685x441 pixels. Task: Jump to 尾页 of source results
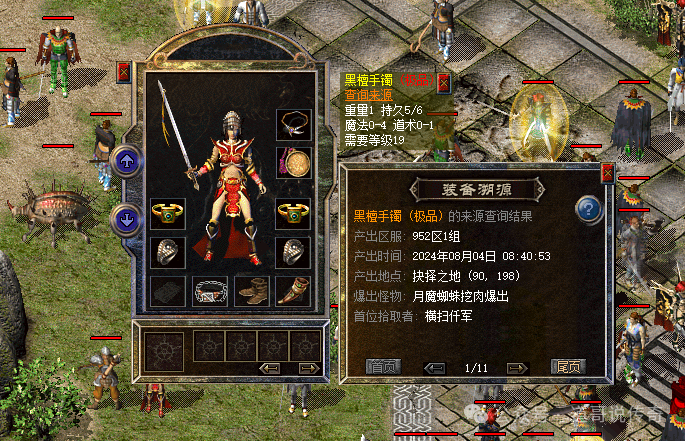(x=568, y=367)
